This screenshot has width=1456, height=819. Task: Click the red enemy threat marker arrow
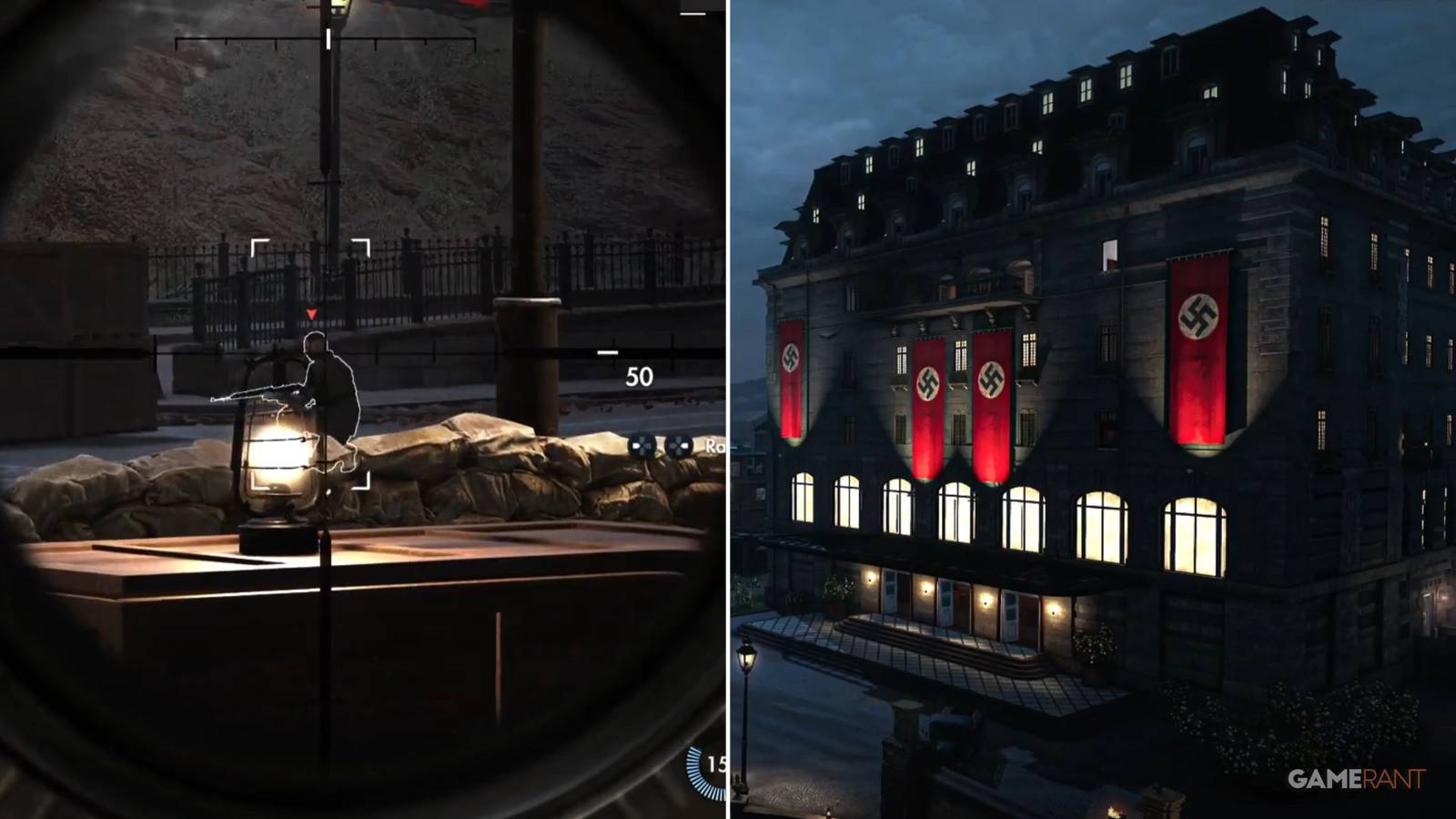tap(311, 312)
